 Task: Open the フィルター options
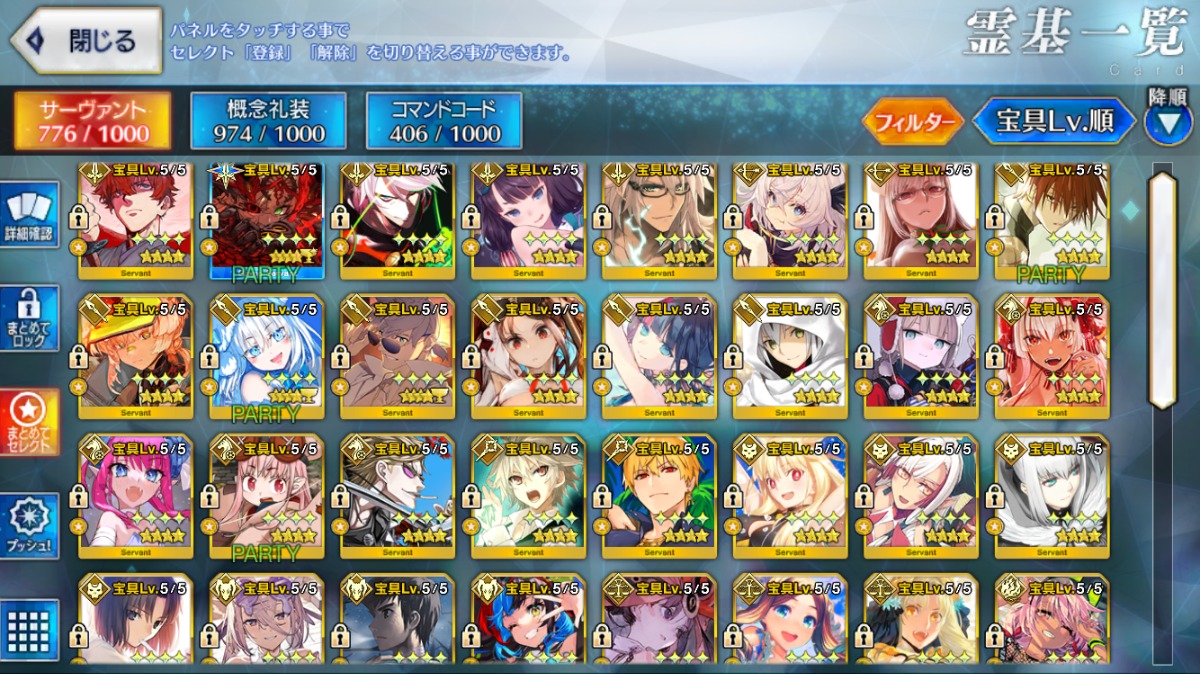(x=912, y=123)
